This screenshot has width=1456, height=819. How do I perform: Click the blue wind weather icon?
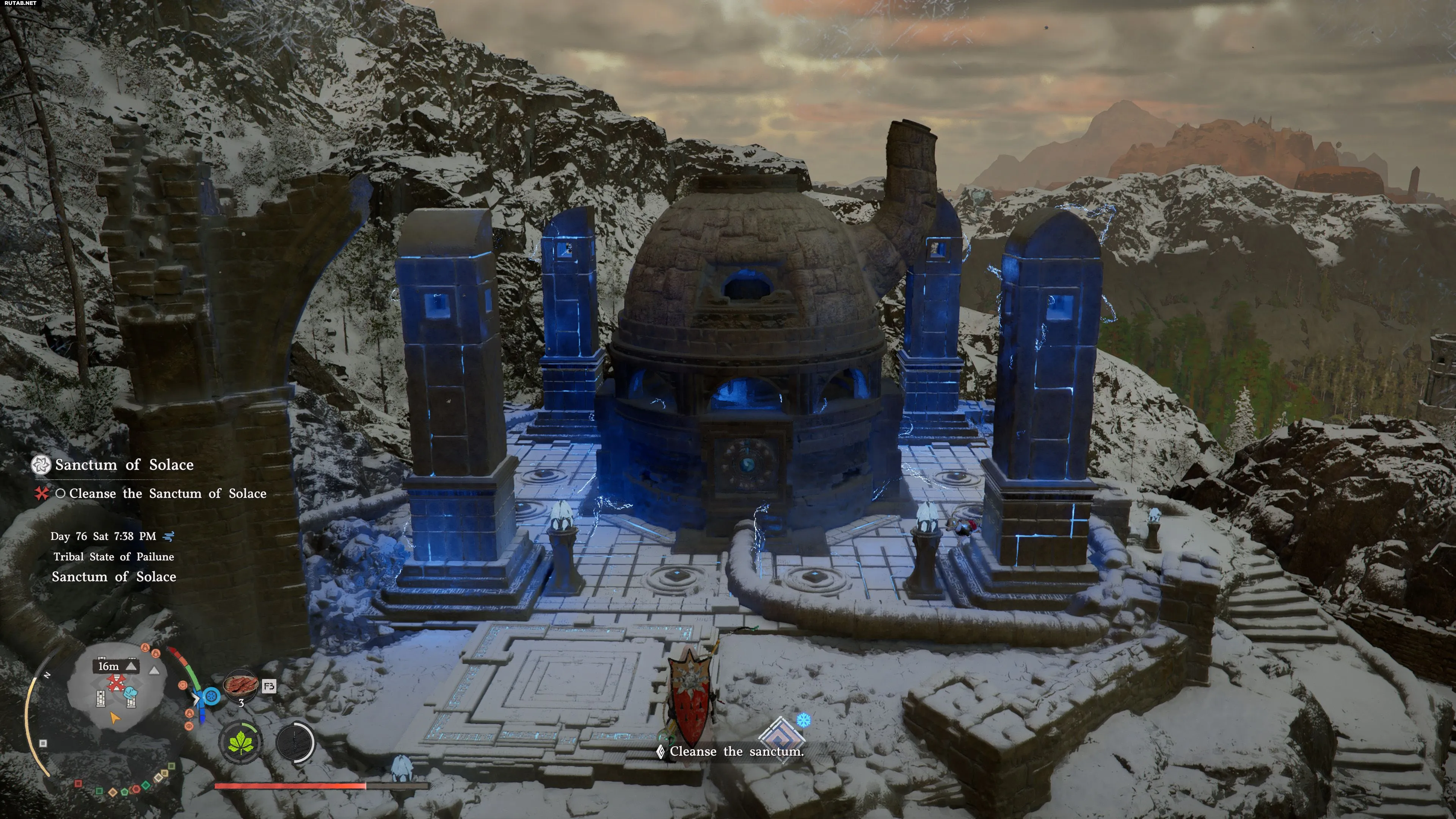pos(168,536)
